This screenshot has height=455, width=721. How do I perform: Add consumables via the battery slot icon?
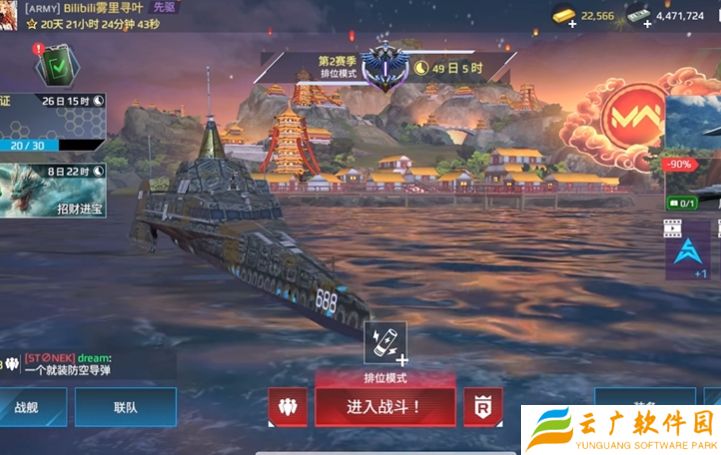[385, 342]
